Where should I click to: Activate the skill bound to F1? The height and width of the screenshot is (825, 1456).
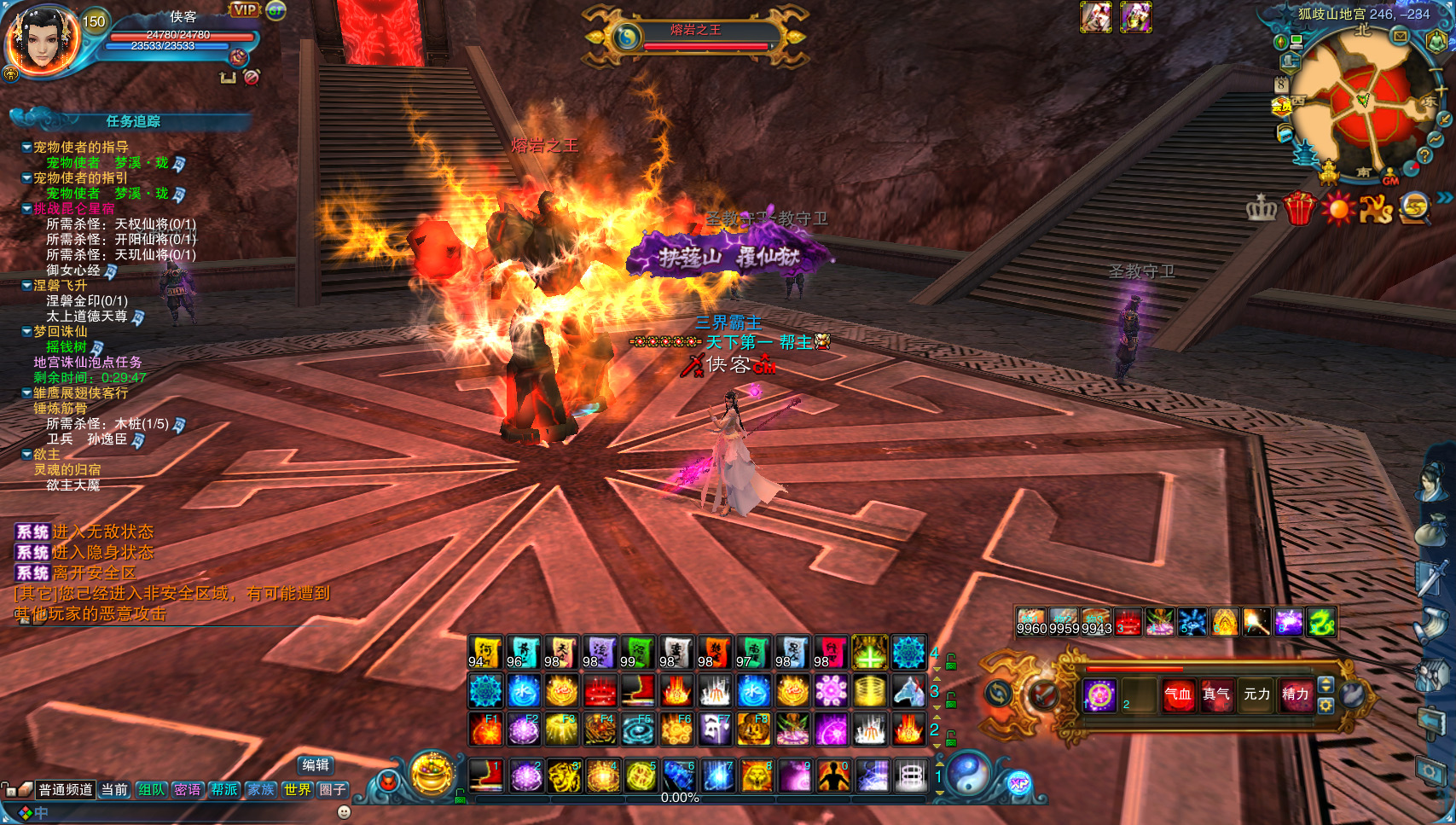tap(485, 729)
